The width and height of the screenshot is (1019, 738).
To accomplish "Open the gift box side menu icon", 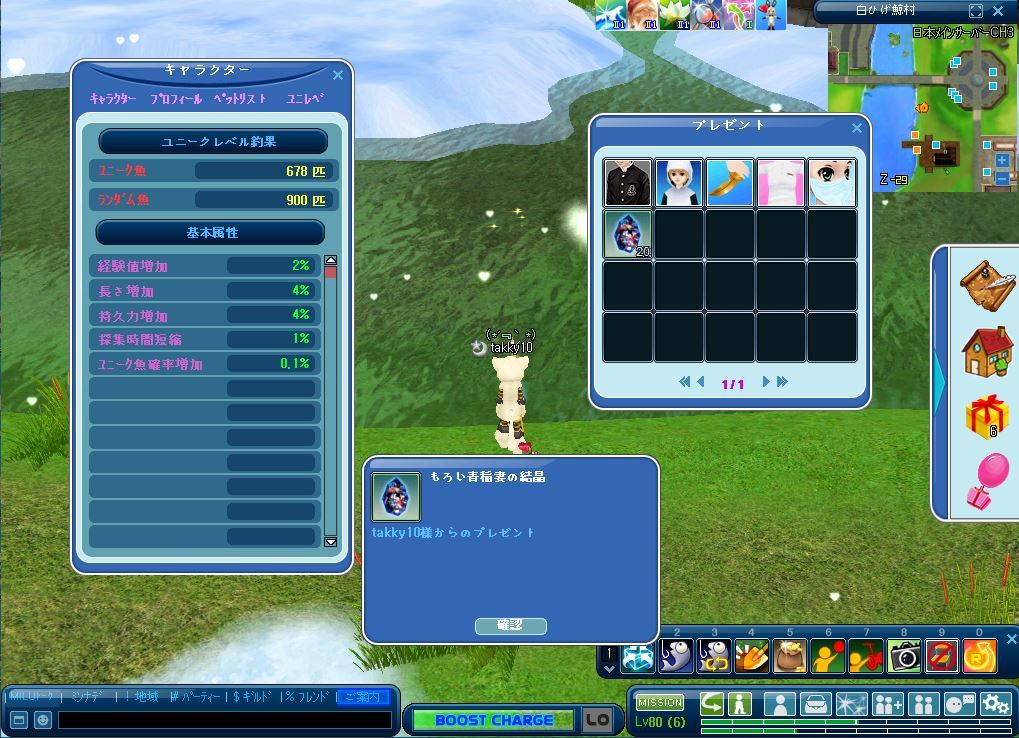I will [x=988, y=415].
